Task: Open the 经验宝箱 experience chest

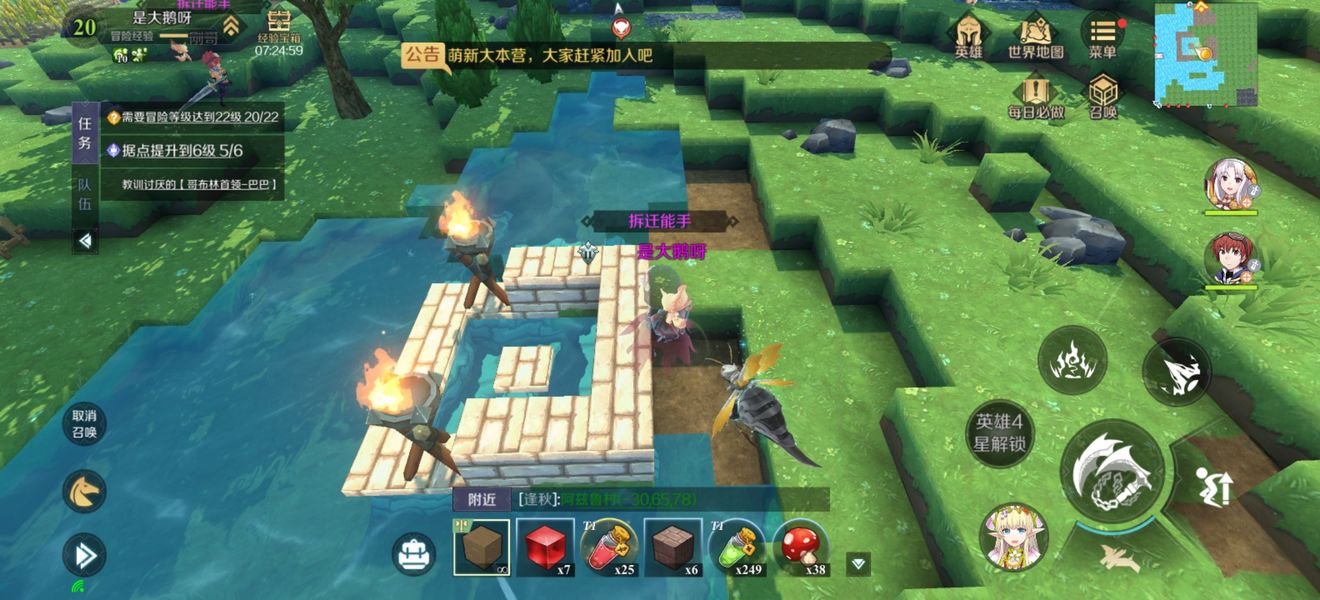Action: point(279,30)
